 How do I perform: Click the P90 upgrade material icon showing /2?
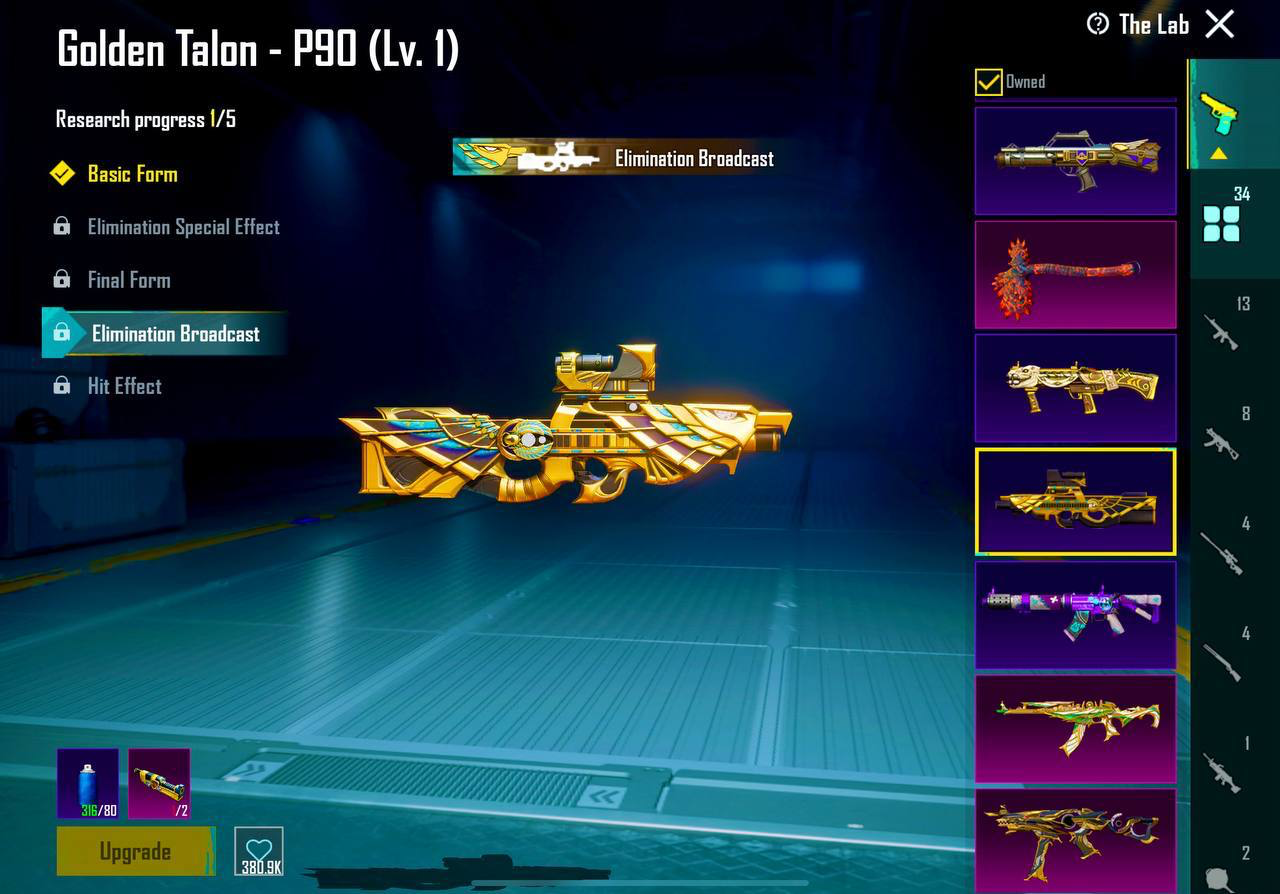[x=158, y=782]
